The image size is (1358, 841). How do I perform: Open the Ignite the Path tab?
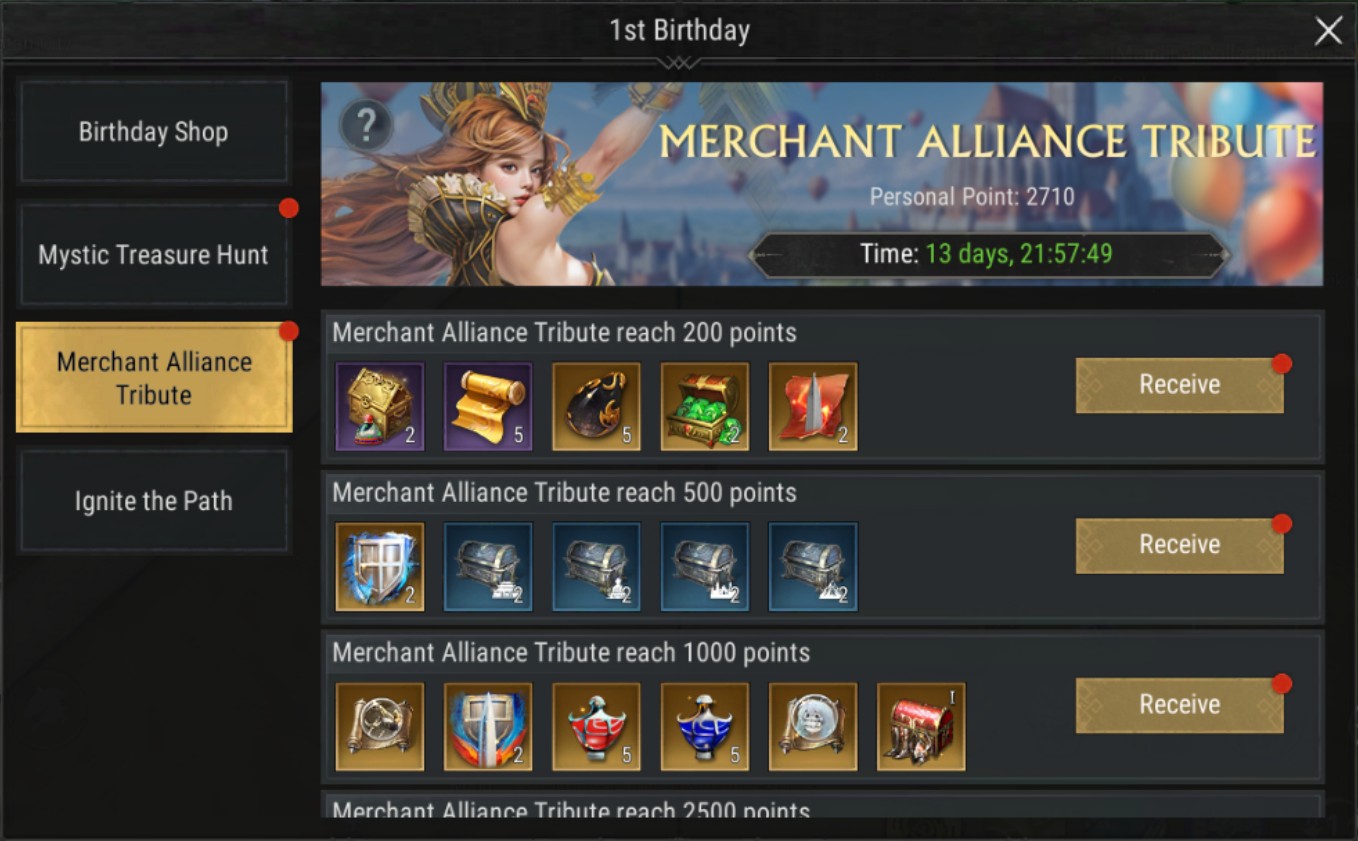[x=154, y=501]
